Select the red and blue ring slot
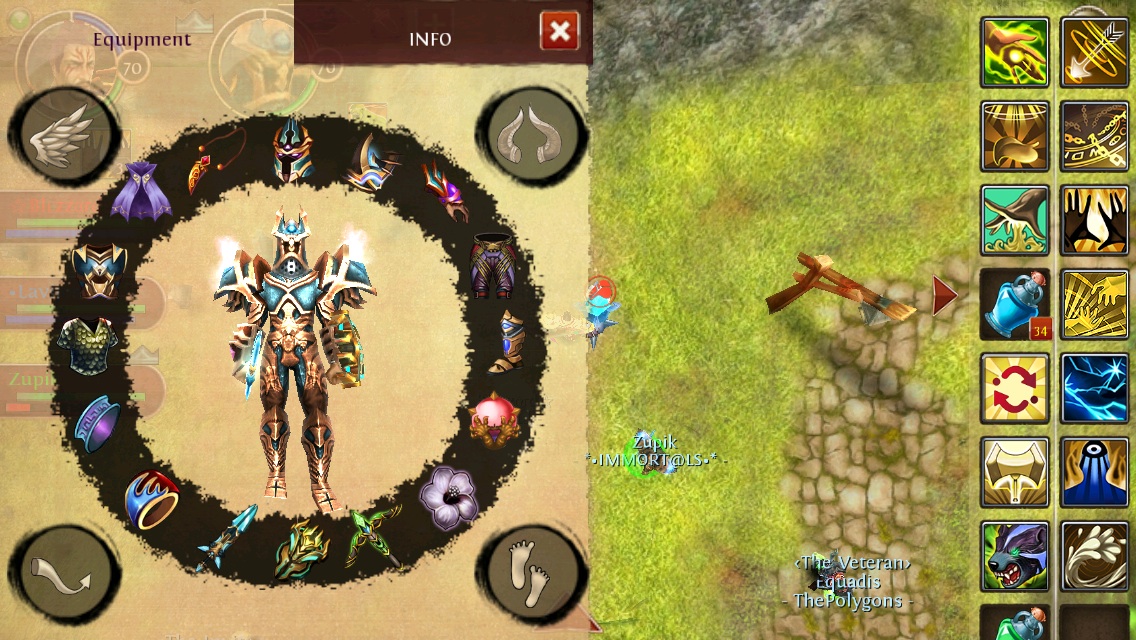Image resolution: width=1136 pixels, height=640 pixels. (x=152, y=498)
